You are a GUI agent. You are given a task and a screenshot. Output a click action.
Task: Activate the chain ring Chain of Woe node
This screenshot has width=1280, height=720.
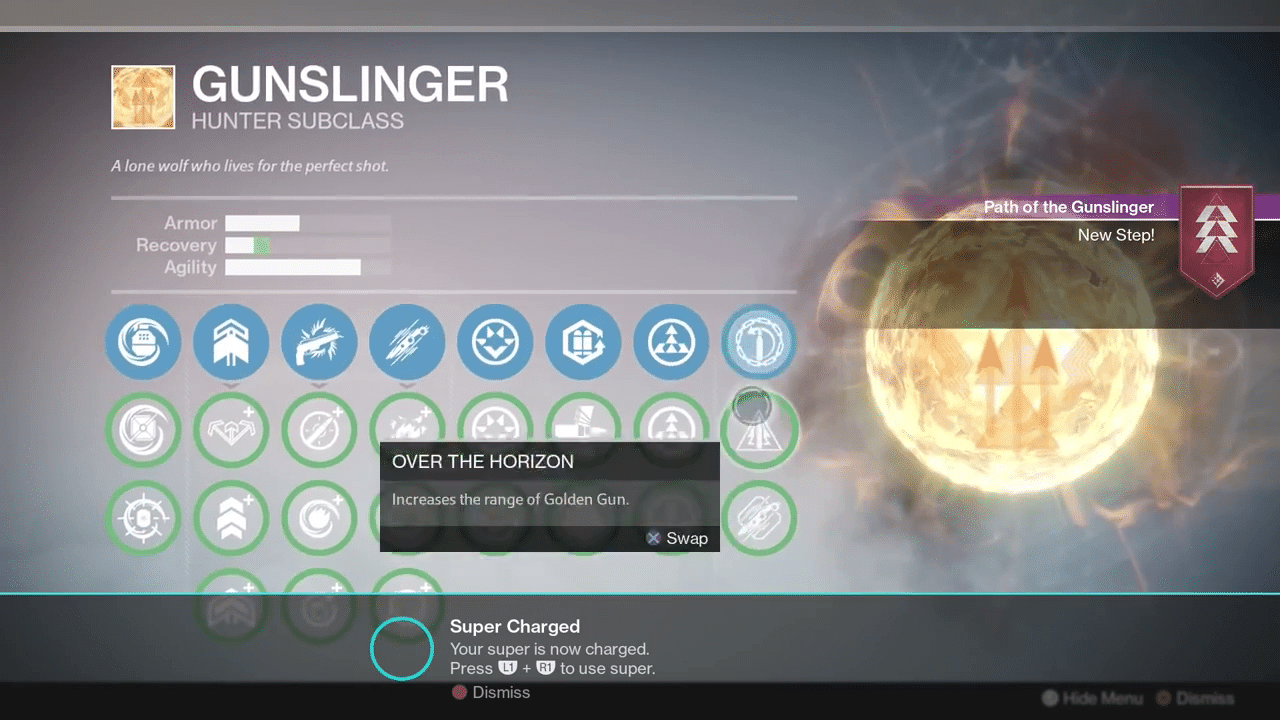pyautogui.click(x=759, y=343)
